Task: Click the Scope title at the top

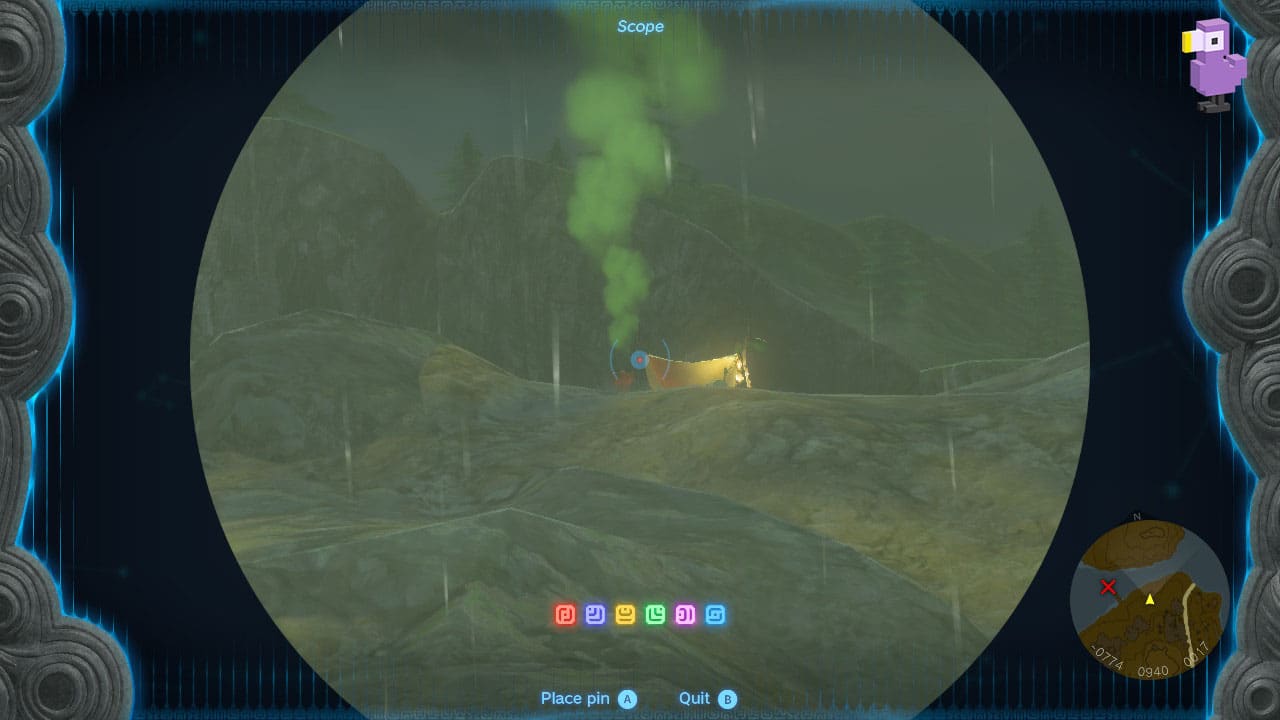Action: point(639,27)
